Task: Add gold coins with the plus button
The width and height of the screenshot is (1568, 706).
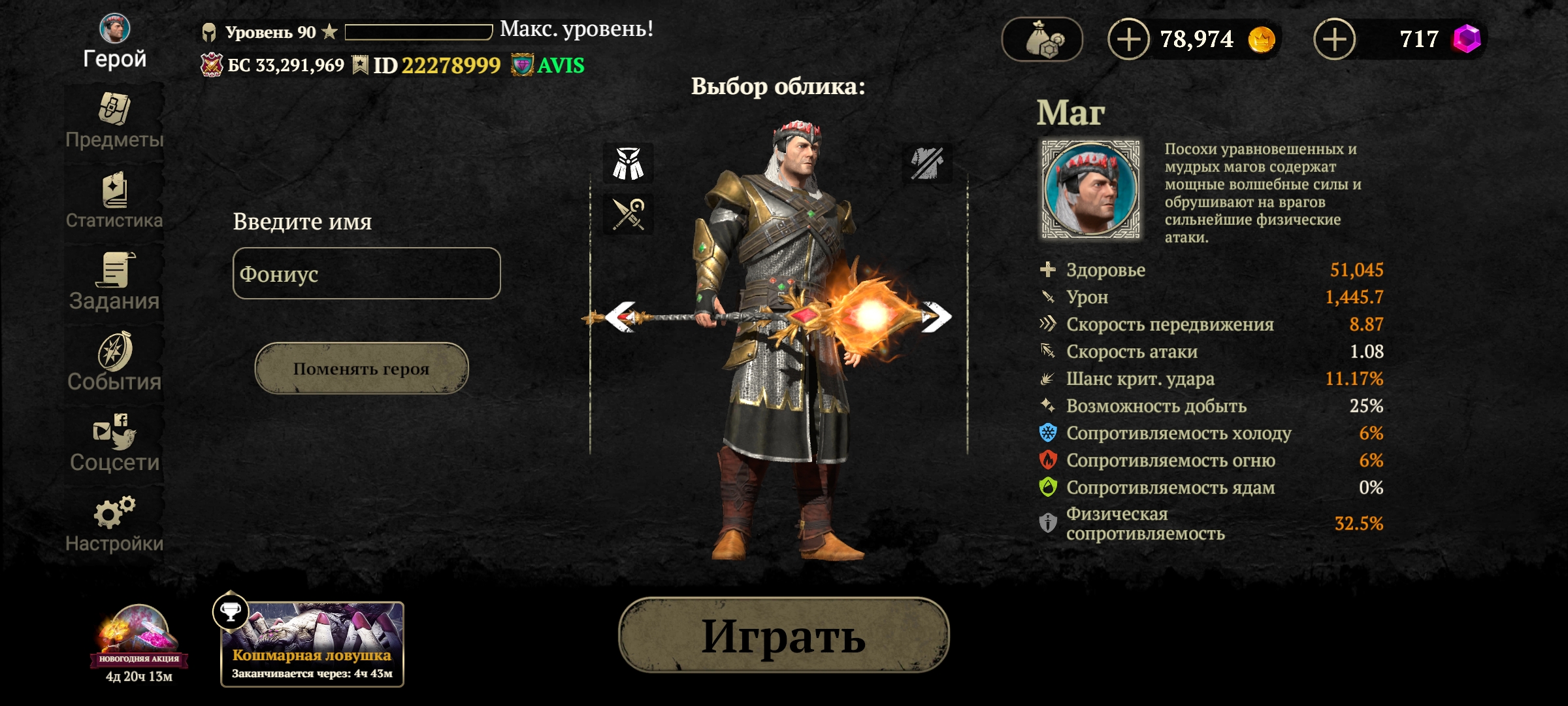Action: pyautogui.click(x=1128, y=40)
